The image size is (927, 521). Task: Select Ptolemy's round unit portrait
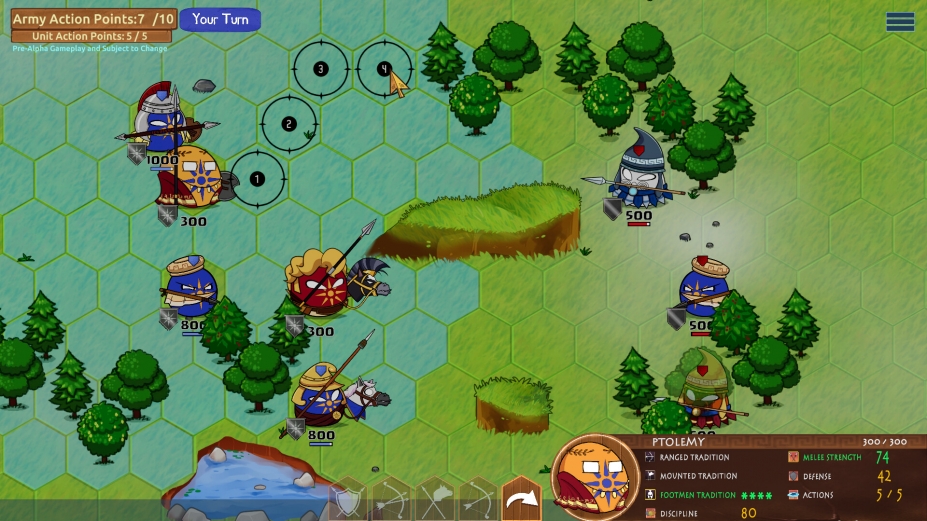coord(594,477)
